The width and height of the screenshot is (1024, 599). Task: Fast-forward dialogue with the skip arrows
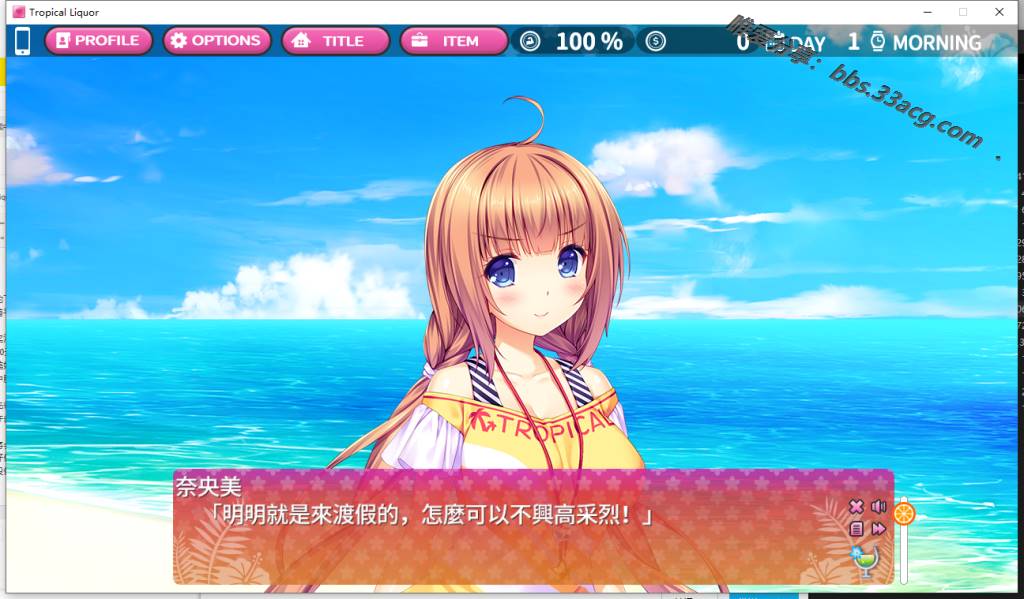(x=879, y=529)
